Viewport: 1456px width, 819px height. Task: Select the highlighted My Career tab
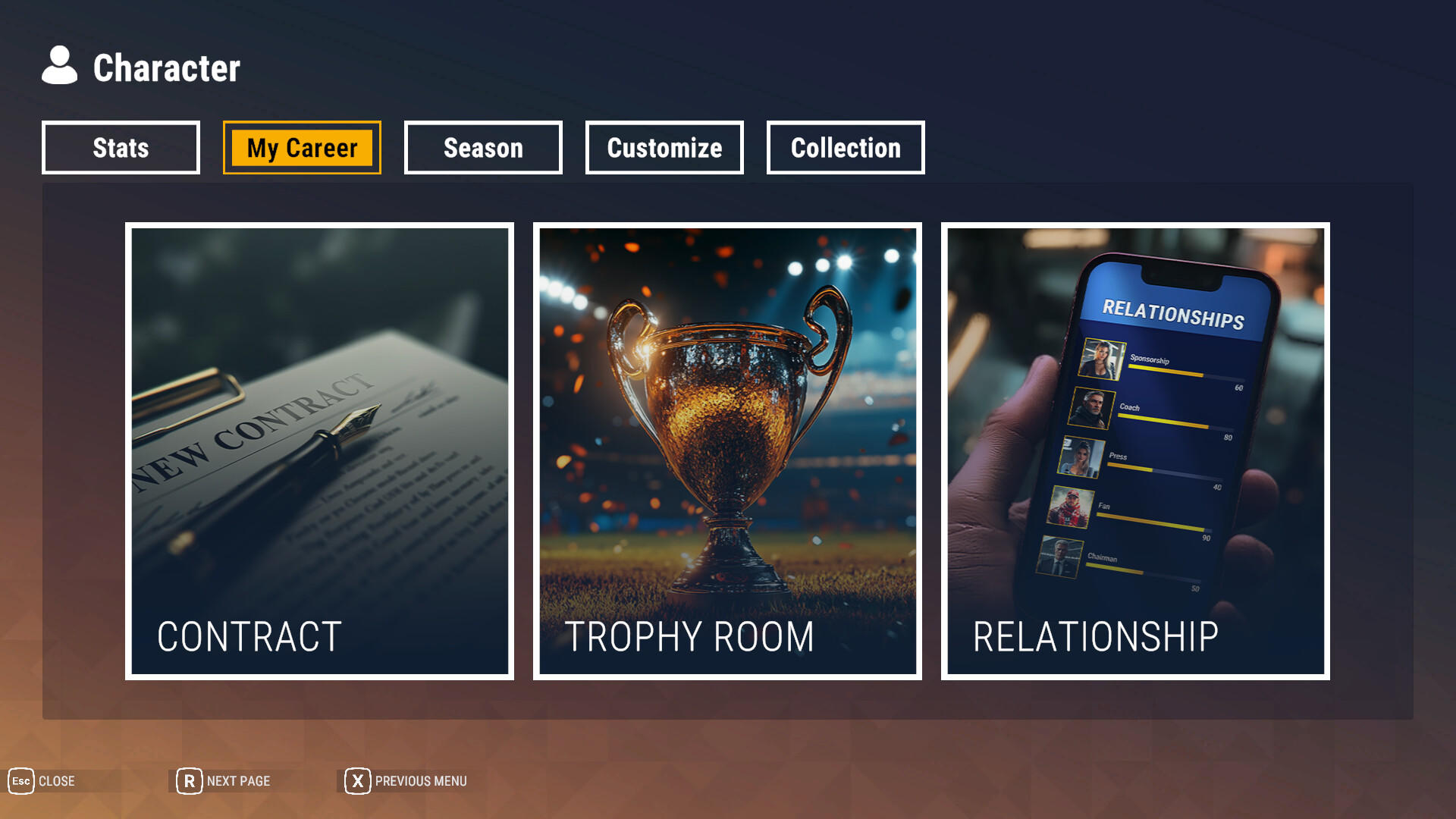[301, 148]
